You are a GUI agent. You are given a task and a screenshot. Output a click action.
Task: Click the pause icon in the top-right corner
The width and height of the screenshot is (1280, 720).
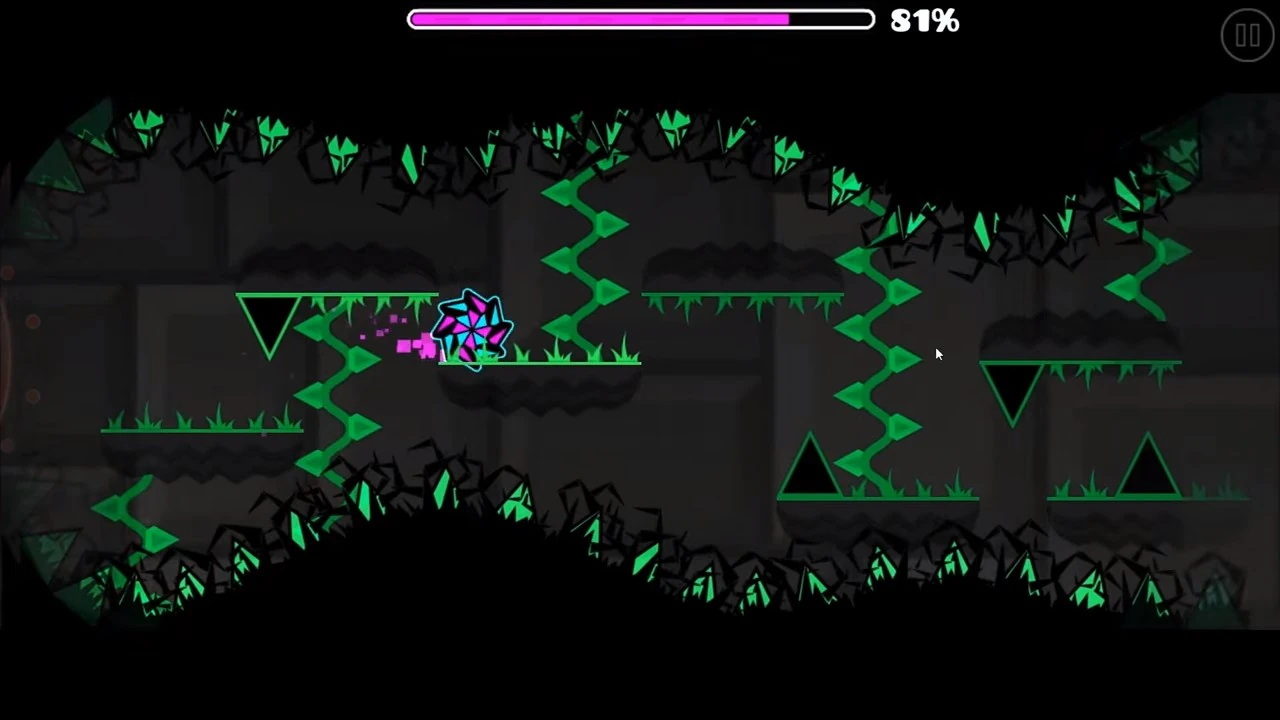point(1247,35)
